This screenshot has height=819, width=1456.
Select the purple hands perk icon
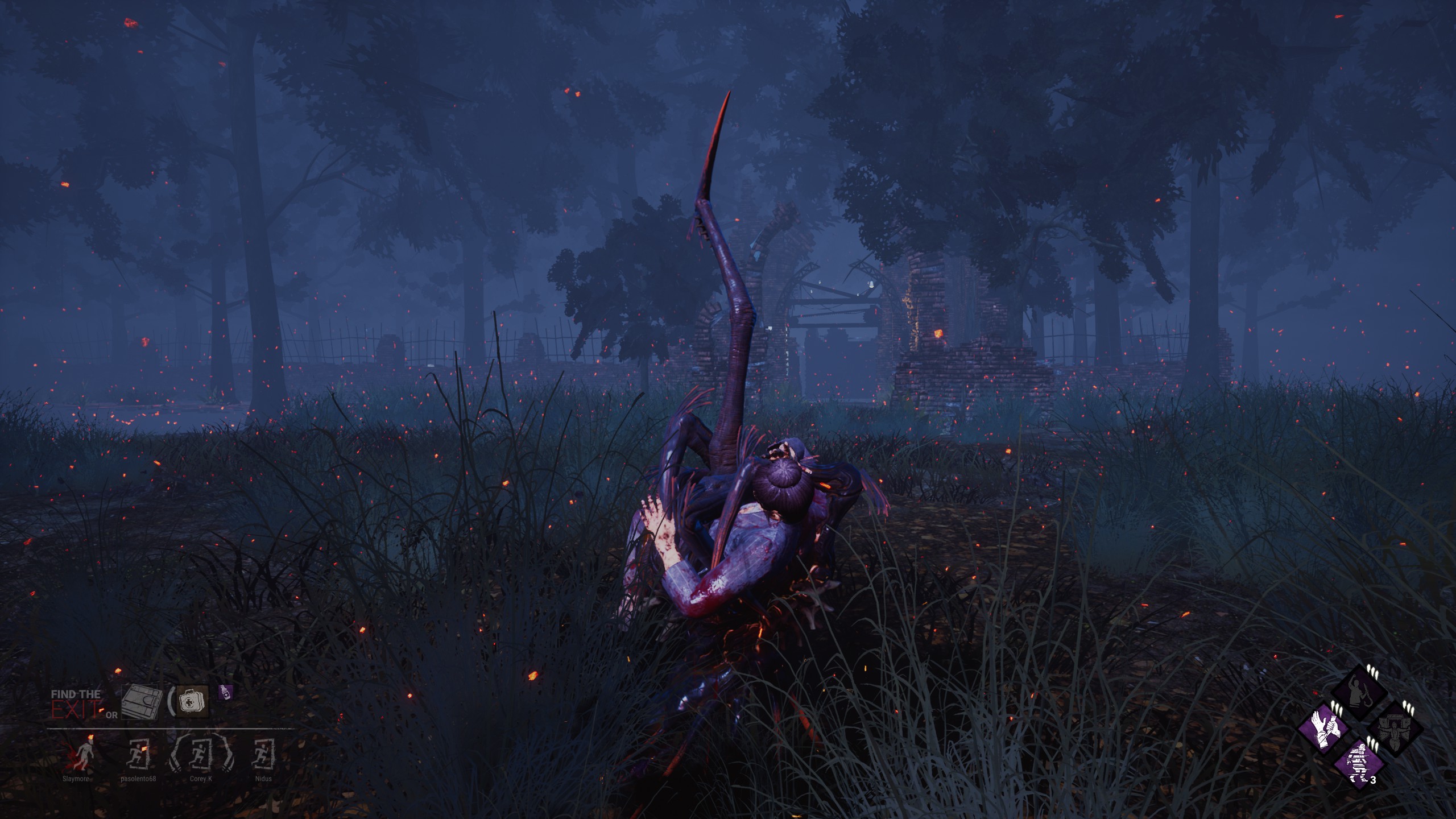[x=1325, y=731]
